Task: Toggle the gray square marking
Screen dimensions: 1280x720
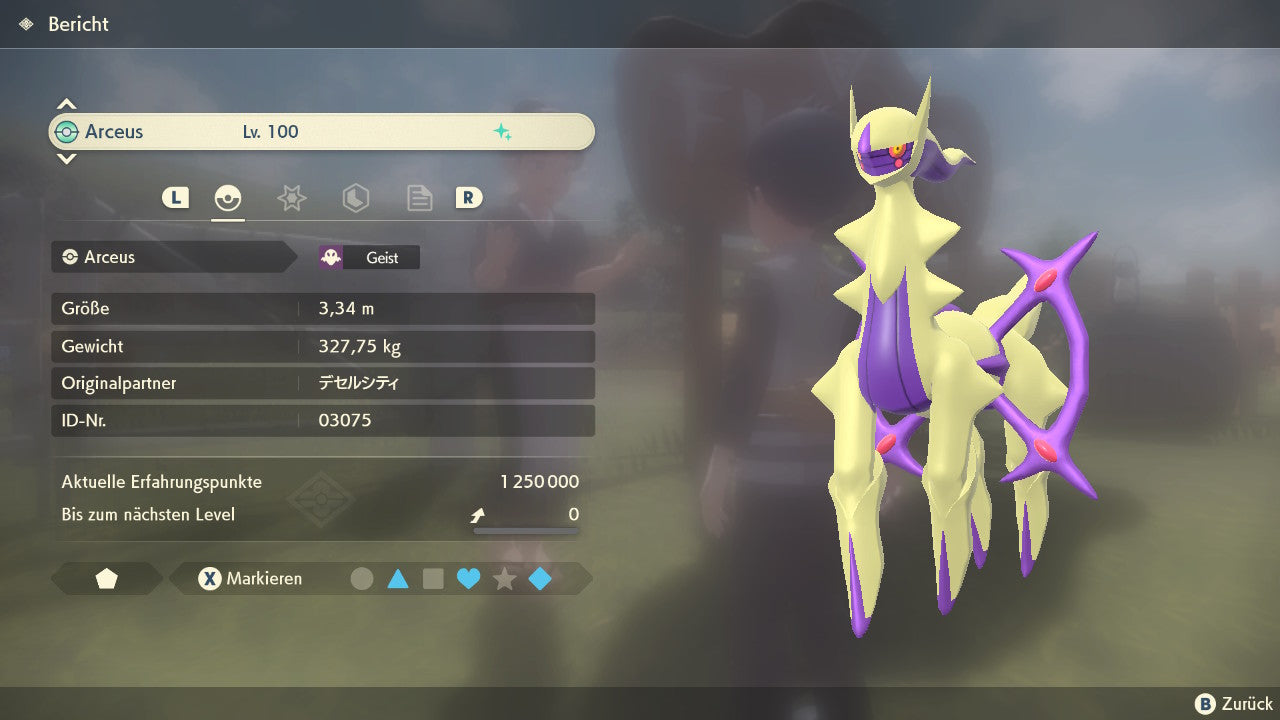Action: coord(433,578)
